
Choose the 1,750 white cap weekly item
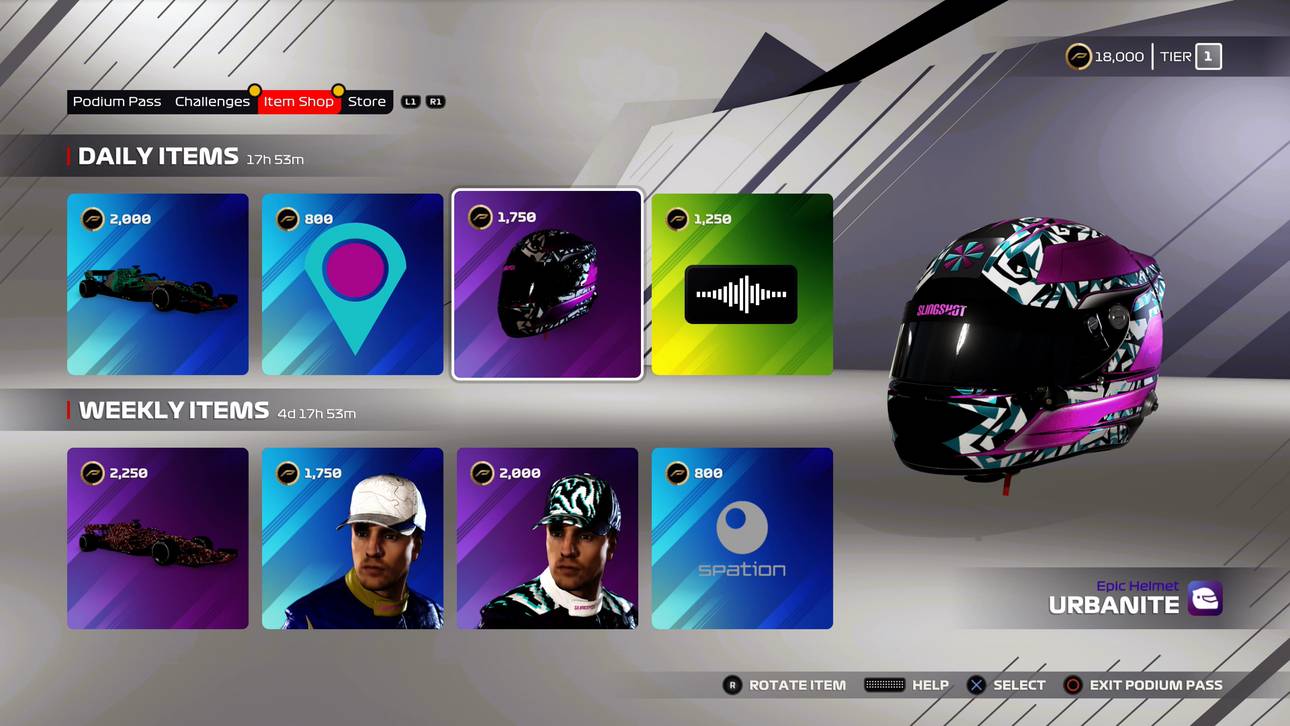[x=352, y=537]
